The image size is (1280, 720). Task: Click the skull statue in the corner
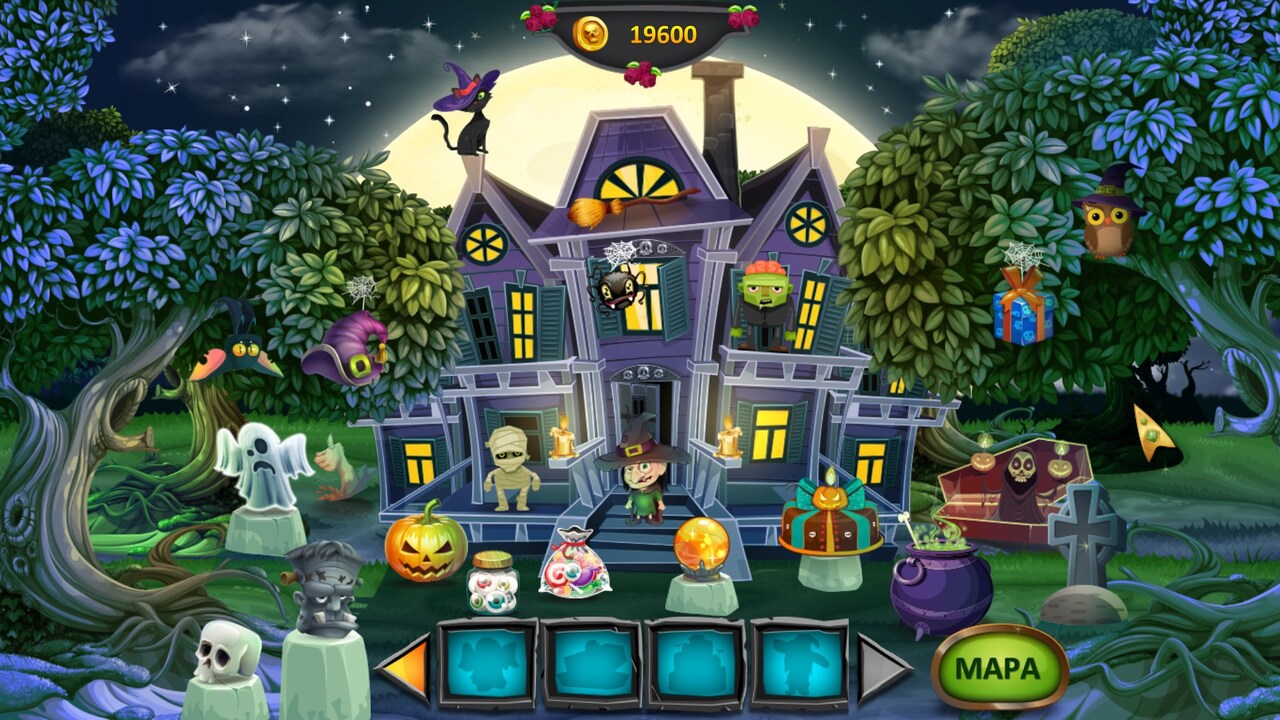click(x=220, y=650)
